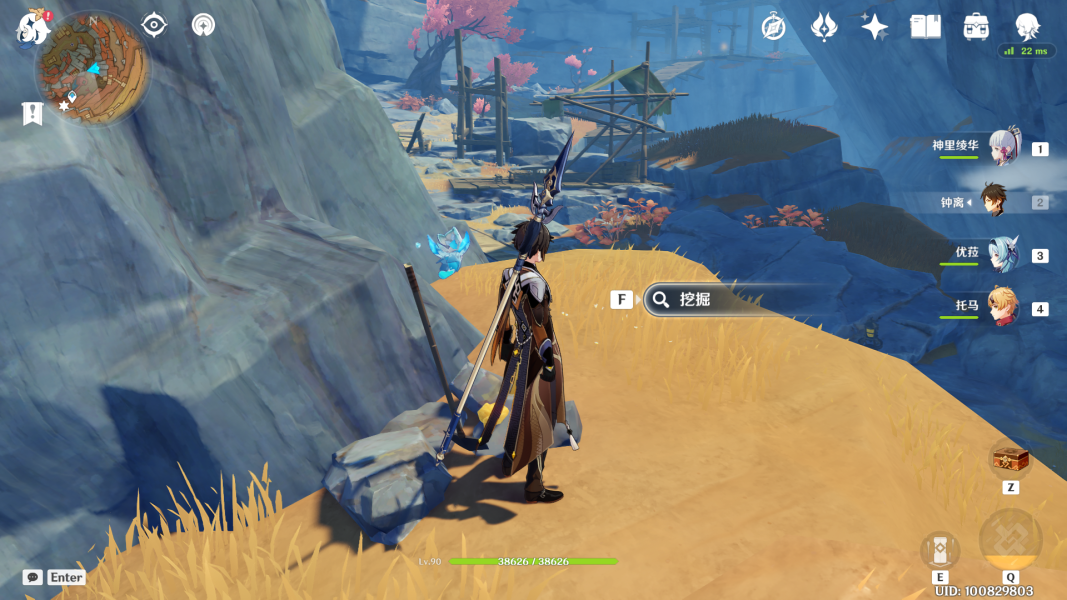The image size is (1067, 600).
Task: Switch to party member 优菈
Action: [1003, 255]
